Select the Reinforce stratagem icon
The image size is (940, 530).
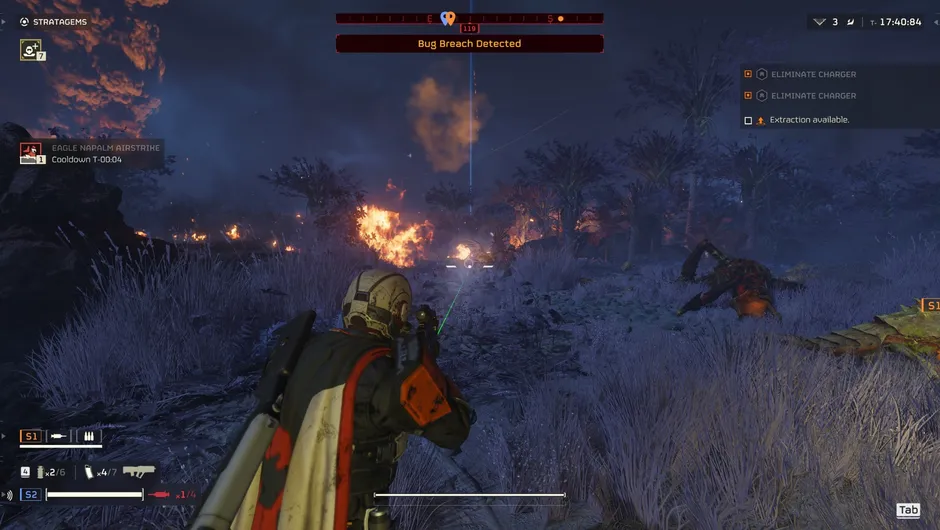point(30,49)
